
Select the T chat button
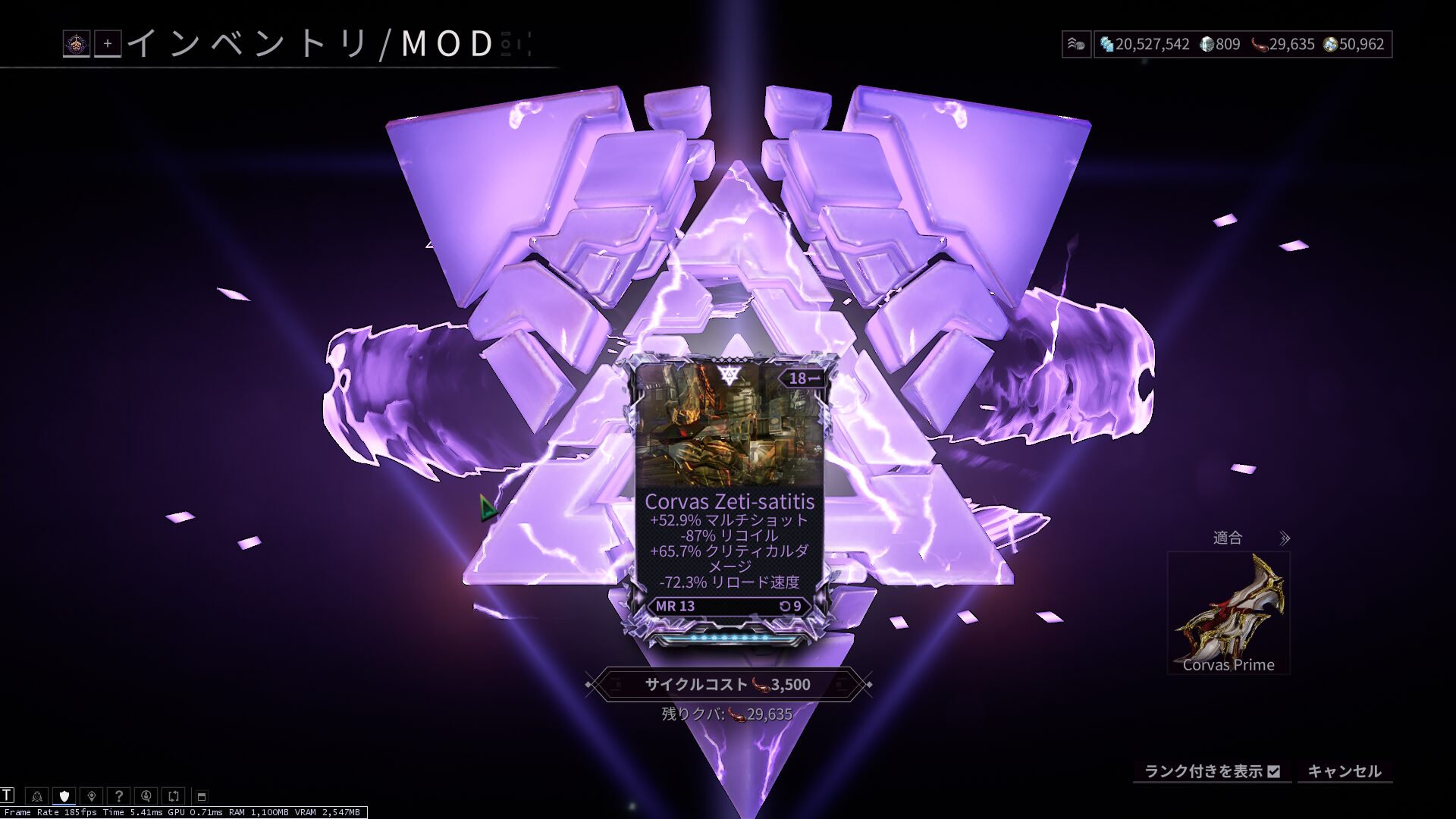pyautogui.click(x=8, y=795)
